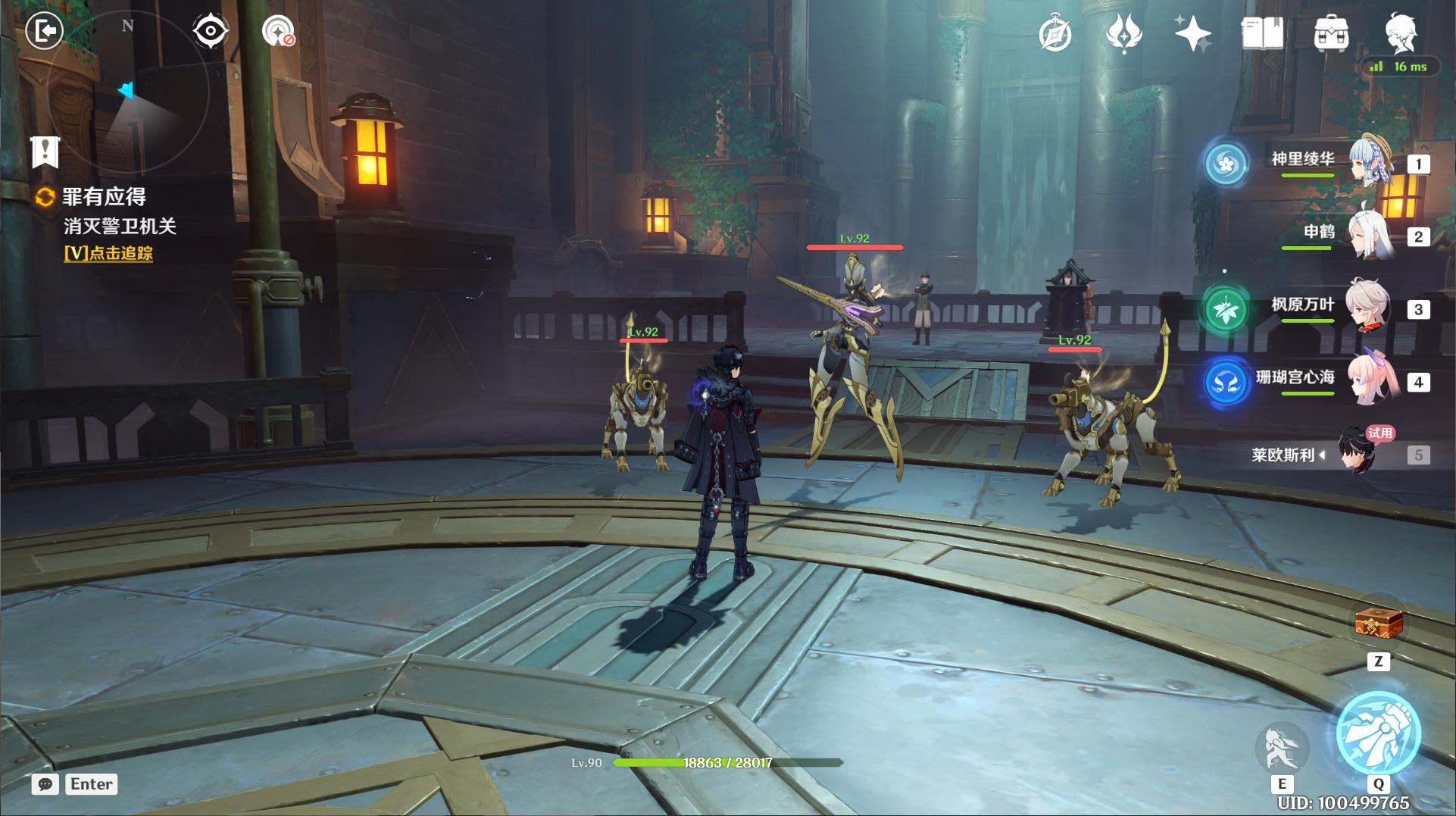
Task: Open the backpack inventory
Action: click(x=1330, y=34)
